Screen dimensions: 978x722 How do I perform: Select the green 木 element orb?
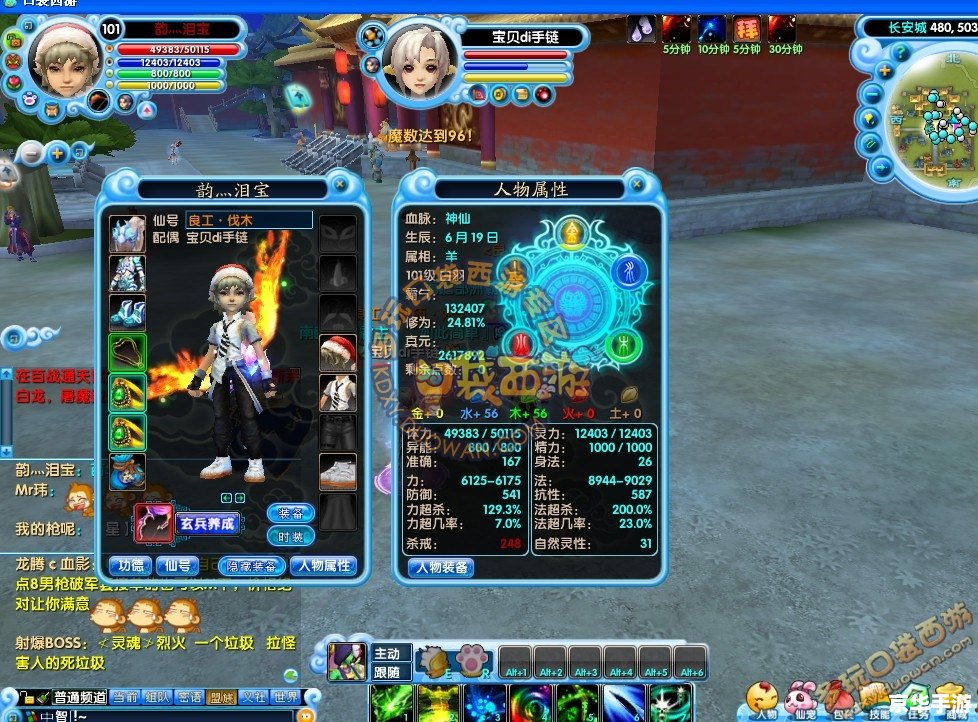[622, 346]
